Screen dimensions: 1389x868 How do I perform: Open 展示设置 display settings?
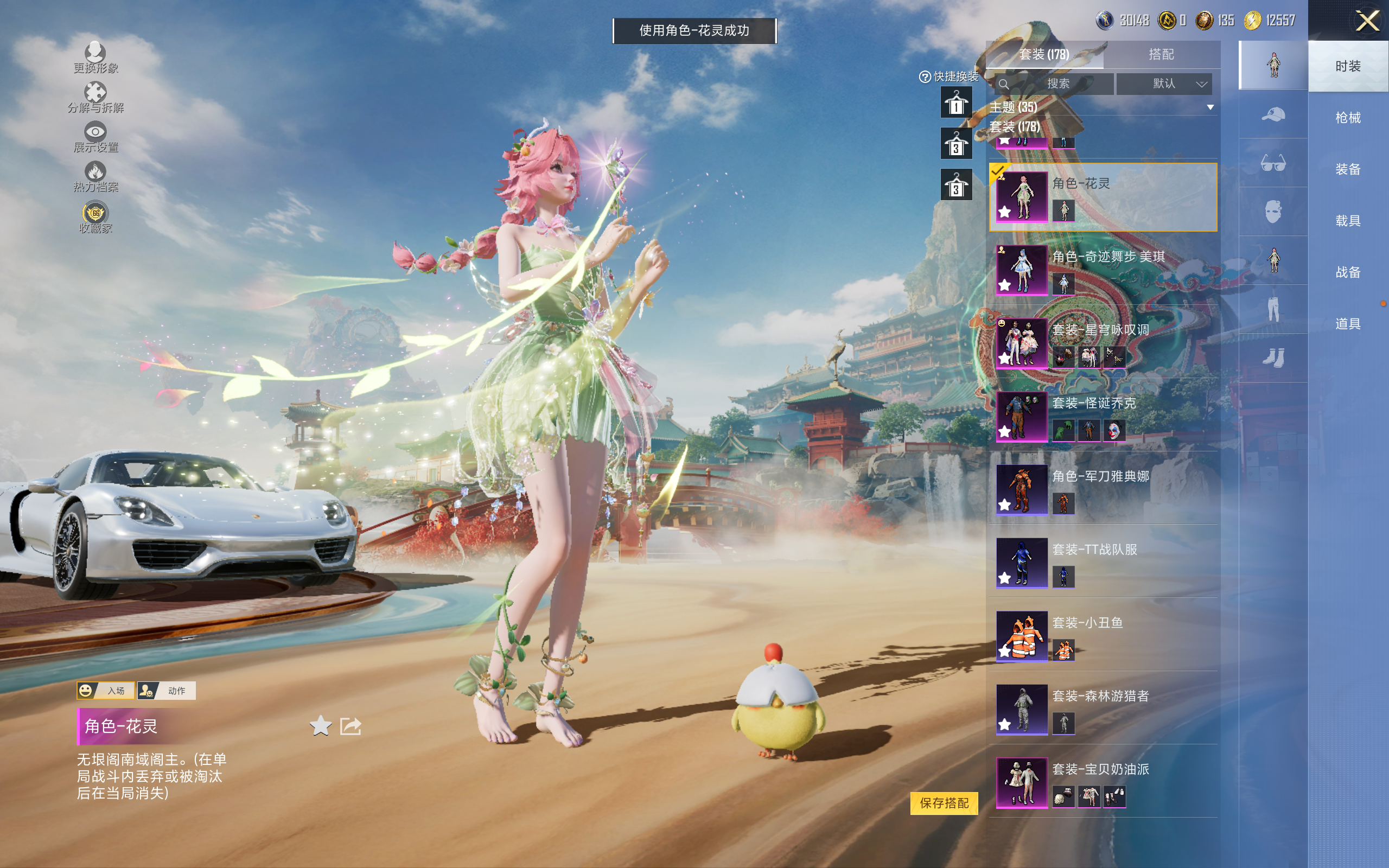(95, 137)
